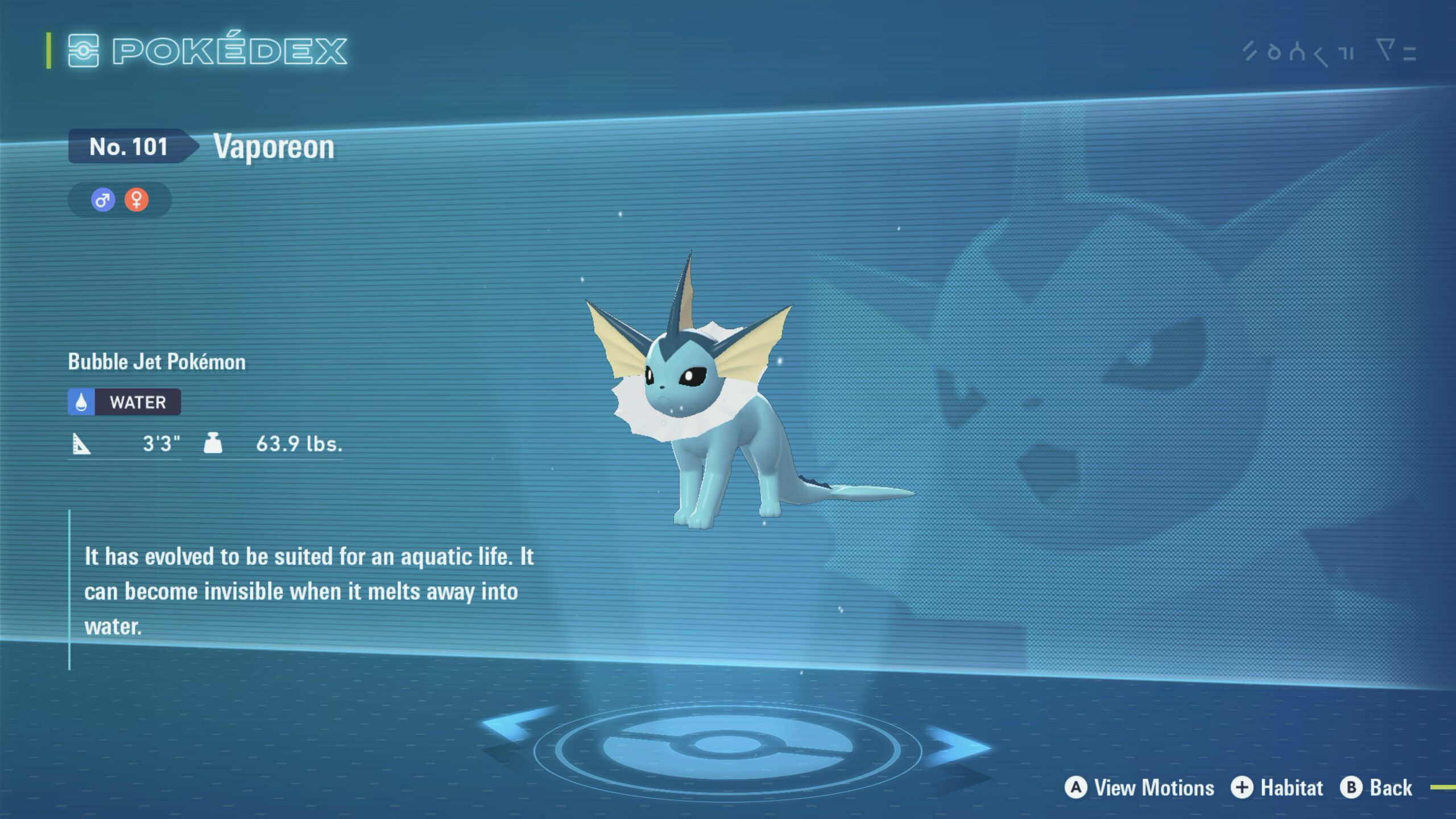Open View Motions for Vaporeon
The image size is (1456, 819).
point(1140,788)
